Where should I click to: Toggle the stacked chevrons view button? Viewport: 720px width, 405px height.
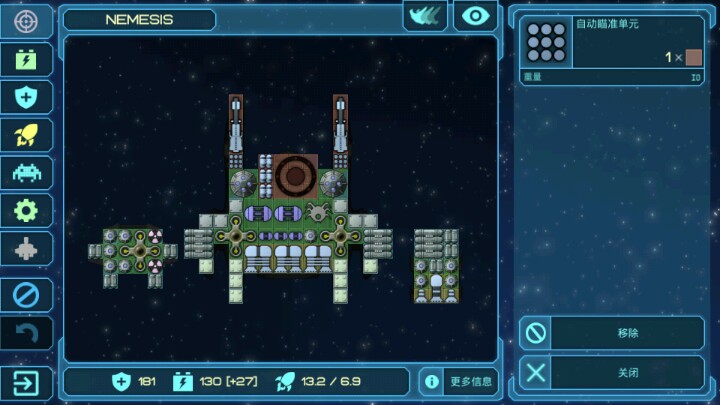[425, 16]
